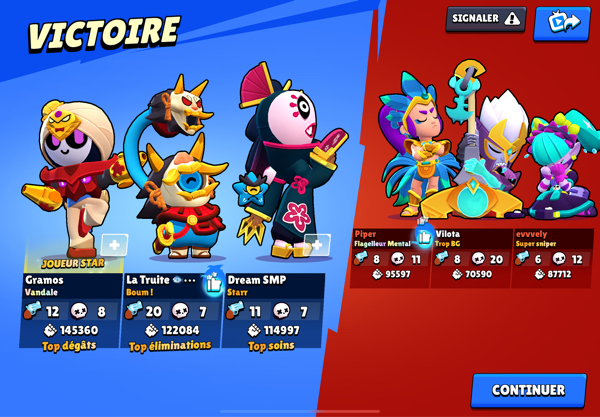Share the battle replay
This screenshot has width=600, height=417.
click(x=561, y=22)
